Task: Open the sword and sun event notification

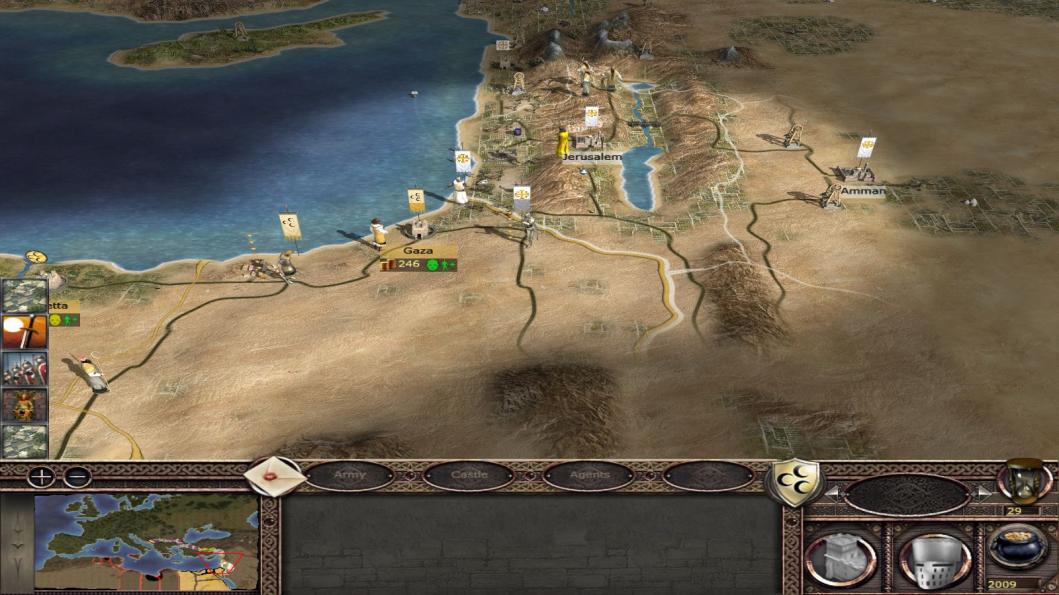Action: point(23,331)
